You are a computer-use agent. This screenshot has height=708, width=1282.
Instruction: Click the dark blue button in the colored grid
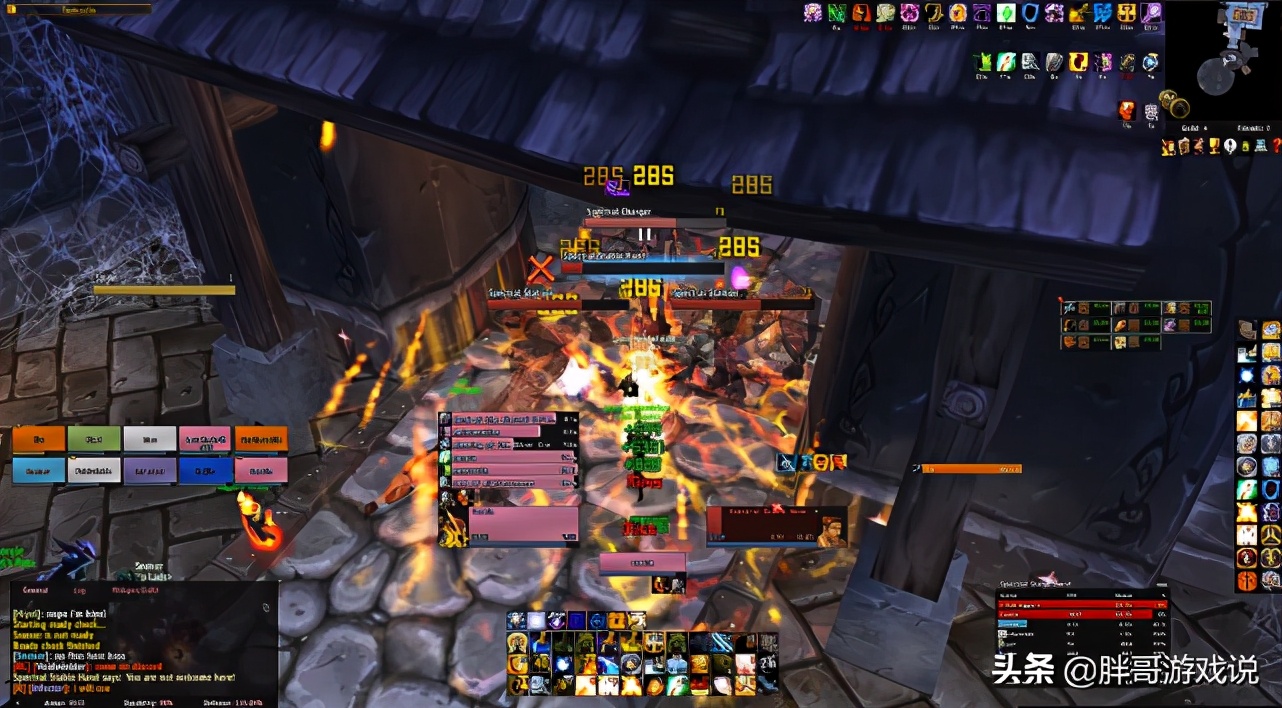pyautogui.click(x=206, y=470)
